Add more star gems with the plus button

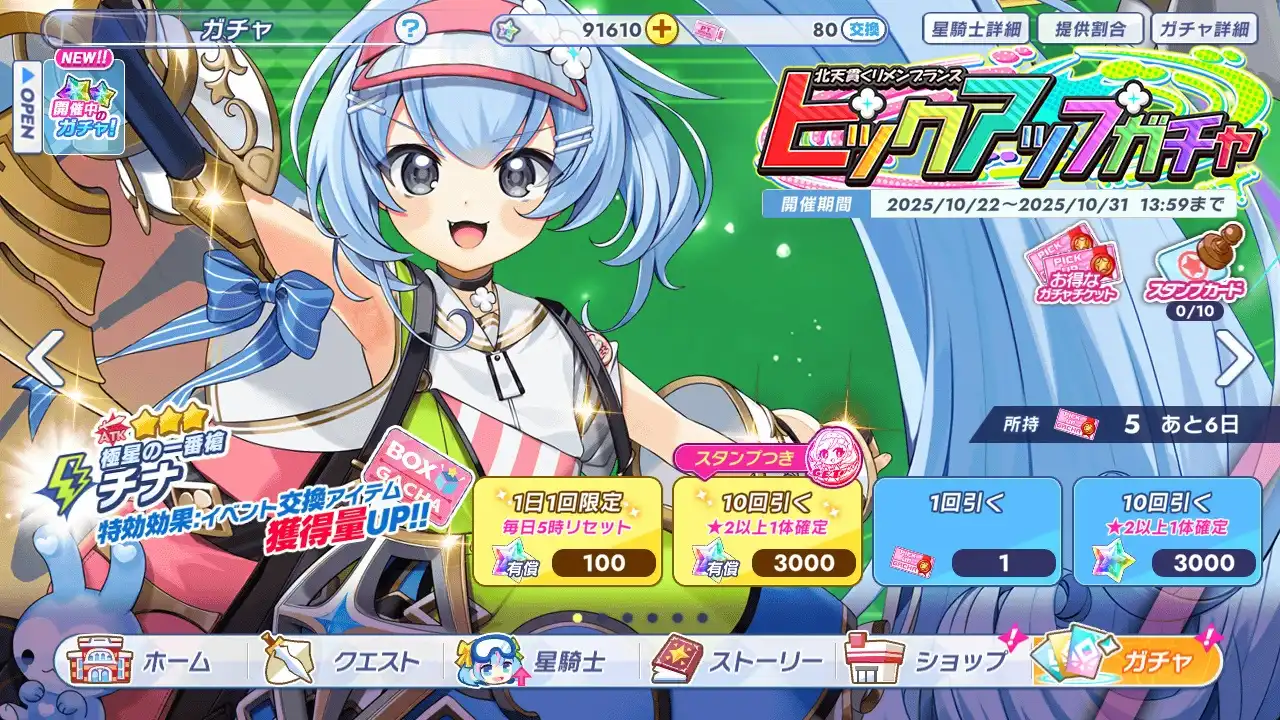tap(660, 29)
